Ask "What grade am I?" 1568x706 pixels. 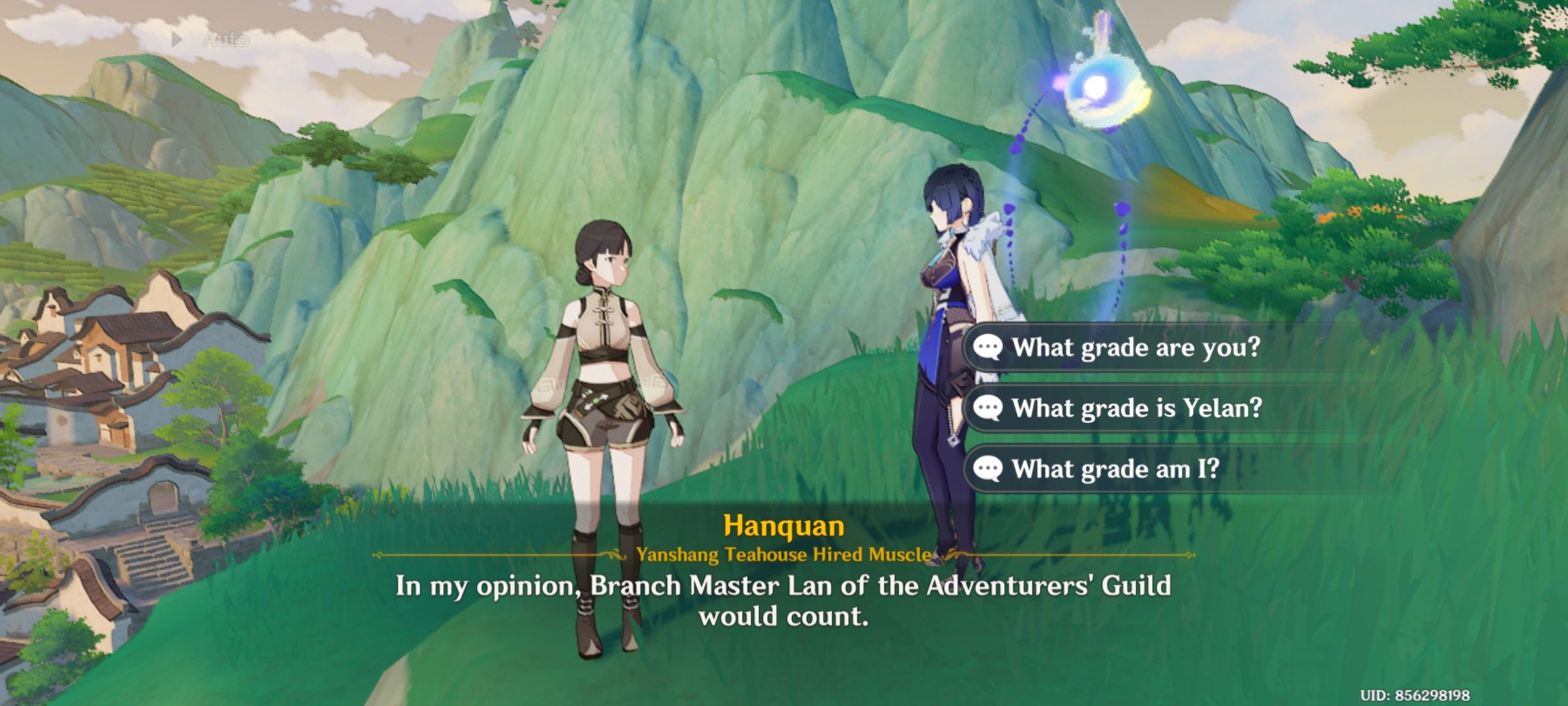point(1116,469)
